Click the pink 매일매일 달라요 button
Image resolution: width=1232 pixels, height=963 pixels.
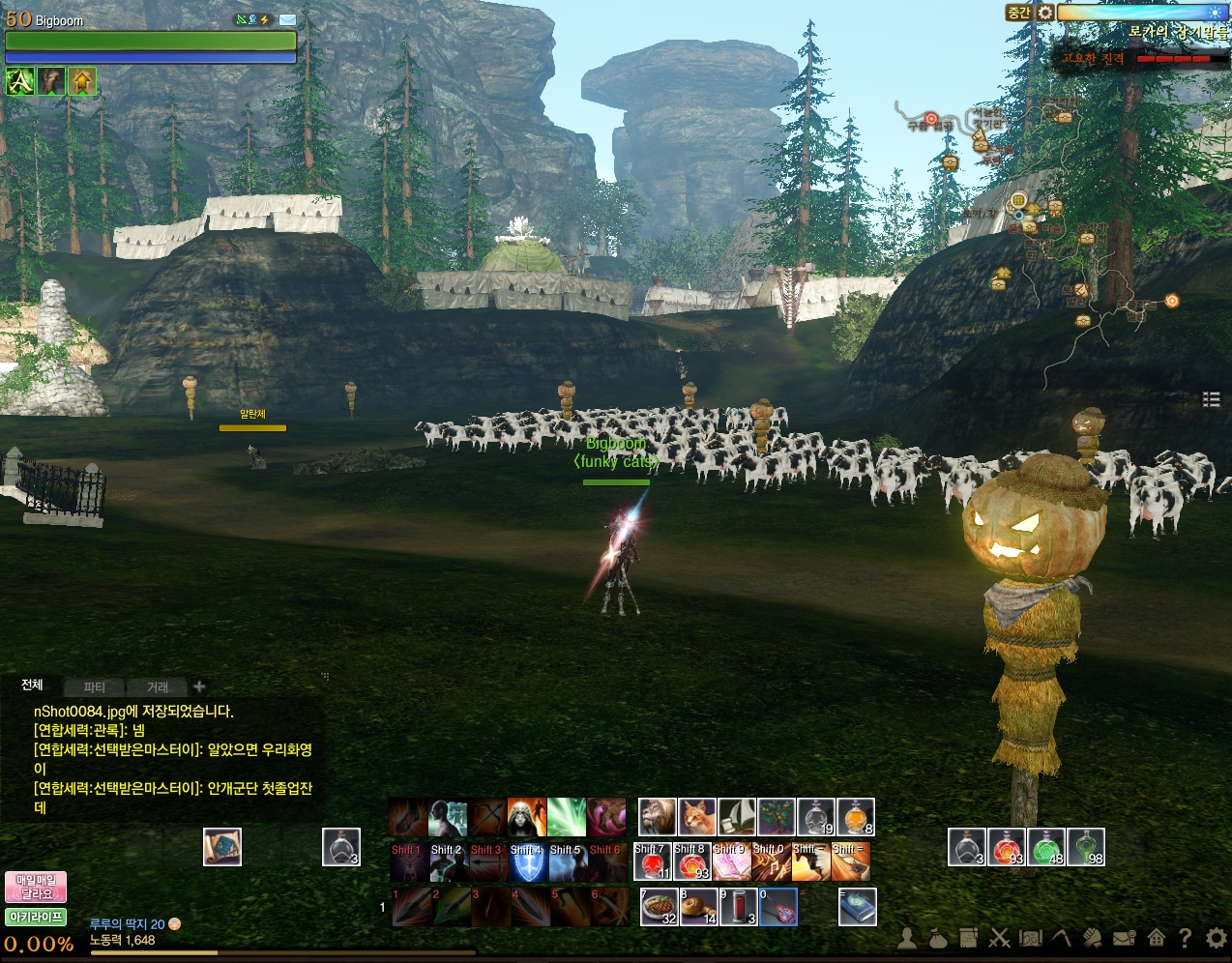[36, 887]
